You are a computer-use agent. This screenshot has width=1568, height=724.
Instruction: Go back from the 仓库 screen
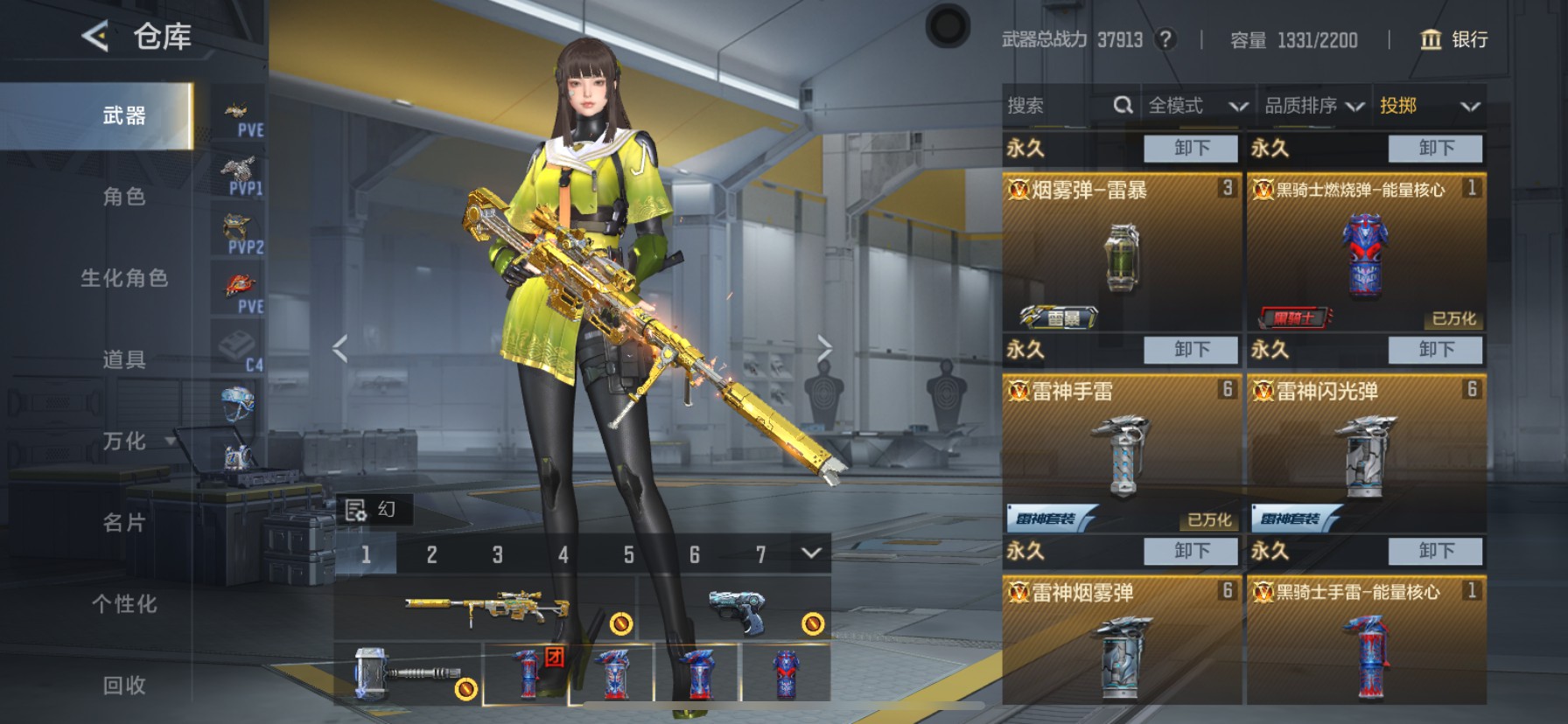(96, 37)
